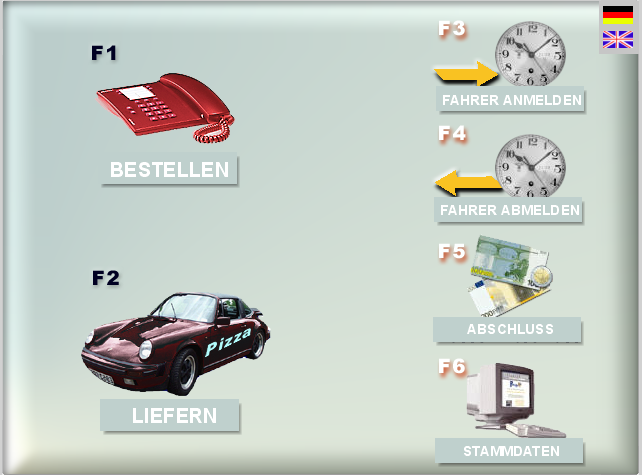Viewport: 642px width, 475px height.
Task: Choose the FAHRER ANMELDEN button
Action: [x=511, y=100]
